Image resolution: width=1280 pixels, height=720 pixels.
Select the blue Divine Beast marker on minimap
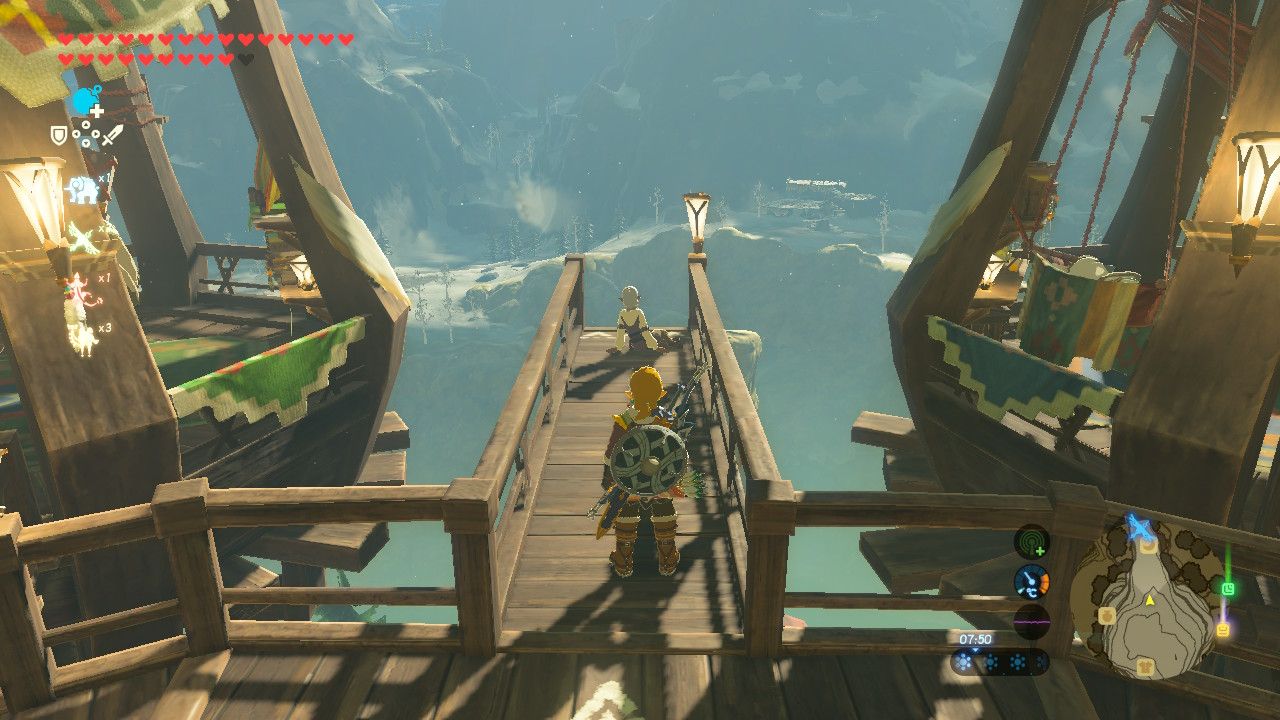(x=1139, y=526)
